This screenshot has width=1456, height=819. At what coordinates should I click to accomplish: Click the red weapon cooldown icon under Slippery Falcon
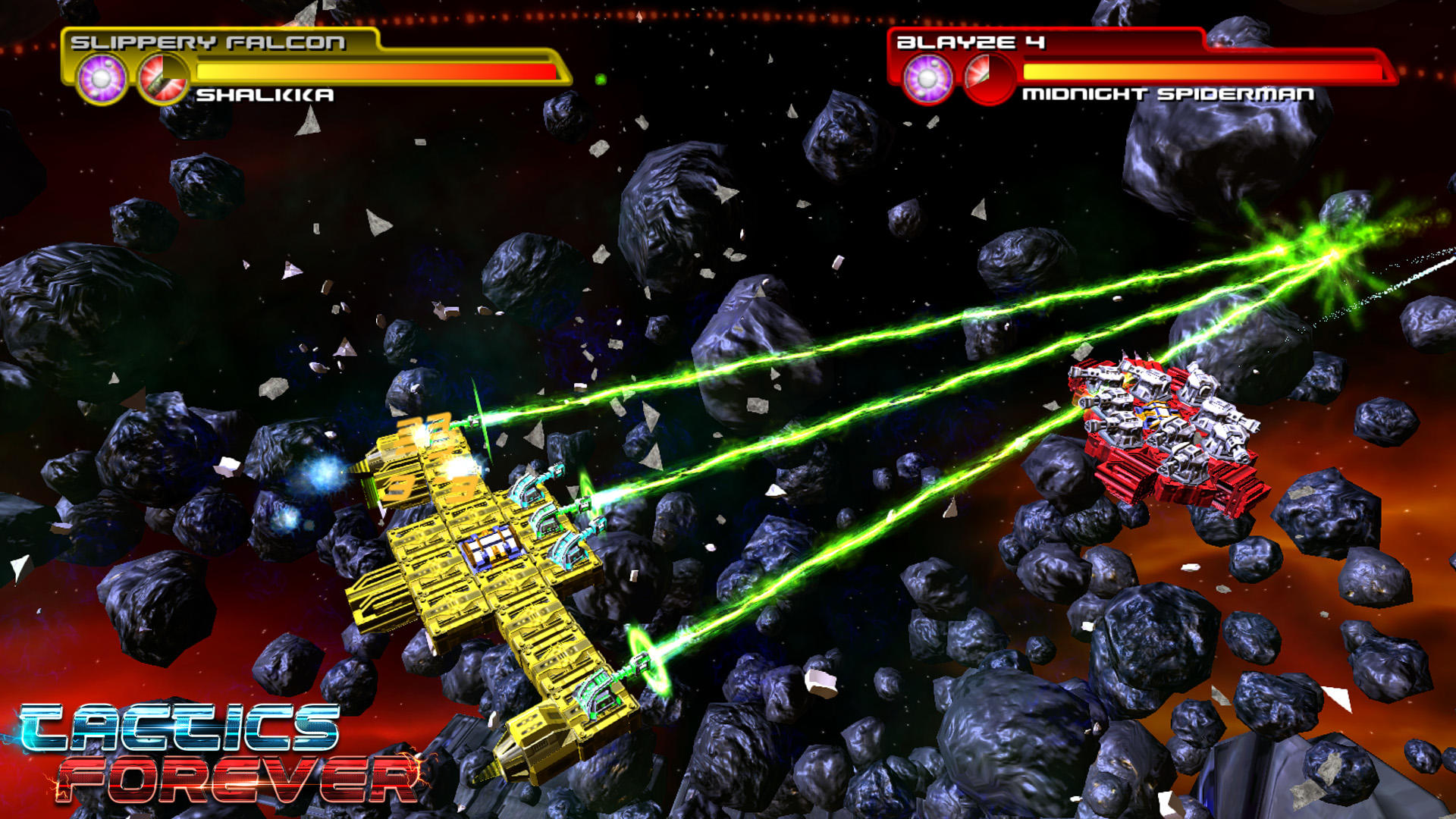click(x=164, y=75)
